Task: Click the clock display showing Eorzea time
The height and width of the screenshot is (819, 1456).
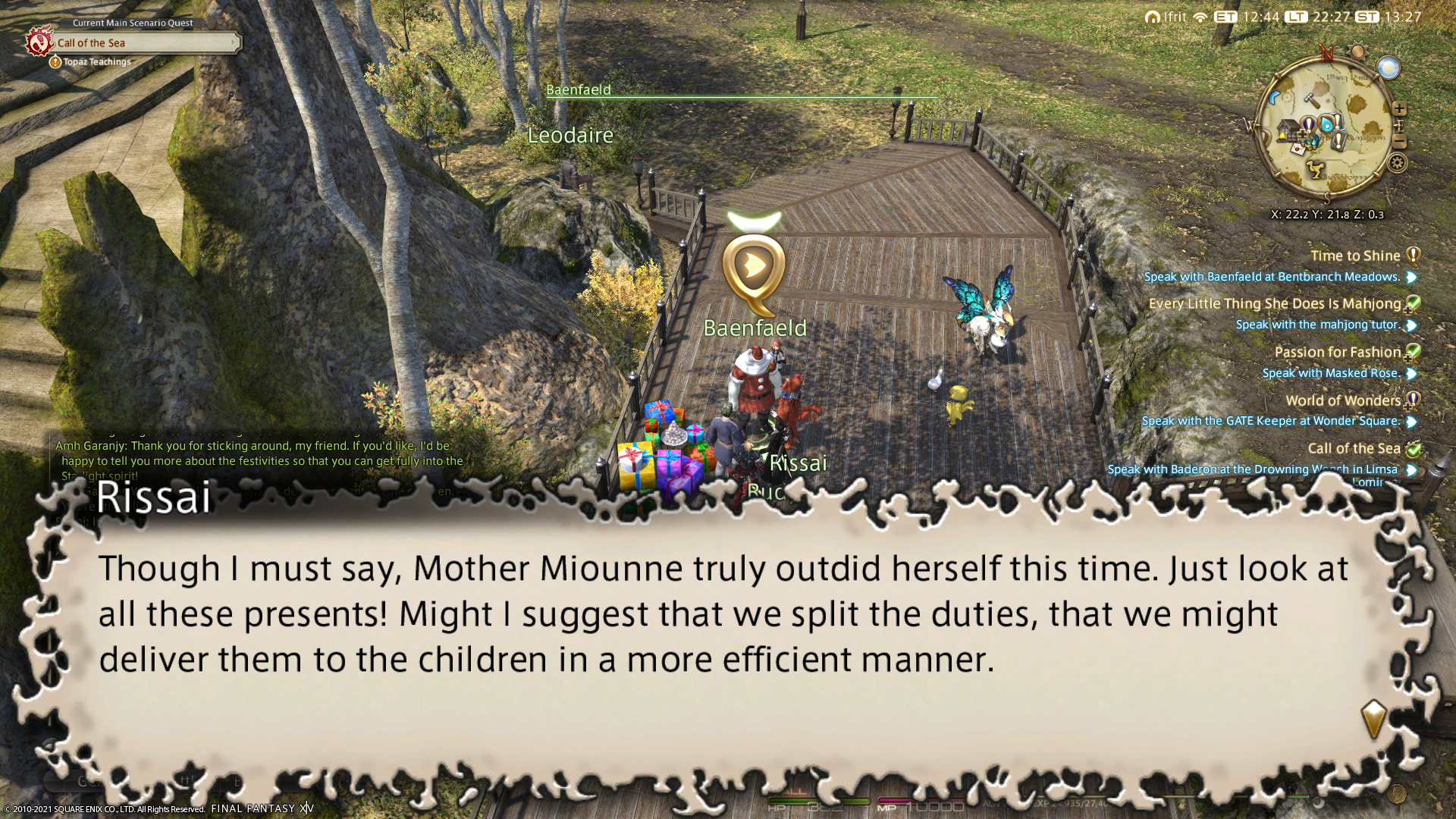Action: pos(1249,17)
